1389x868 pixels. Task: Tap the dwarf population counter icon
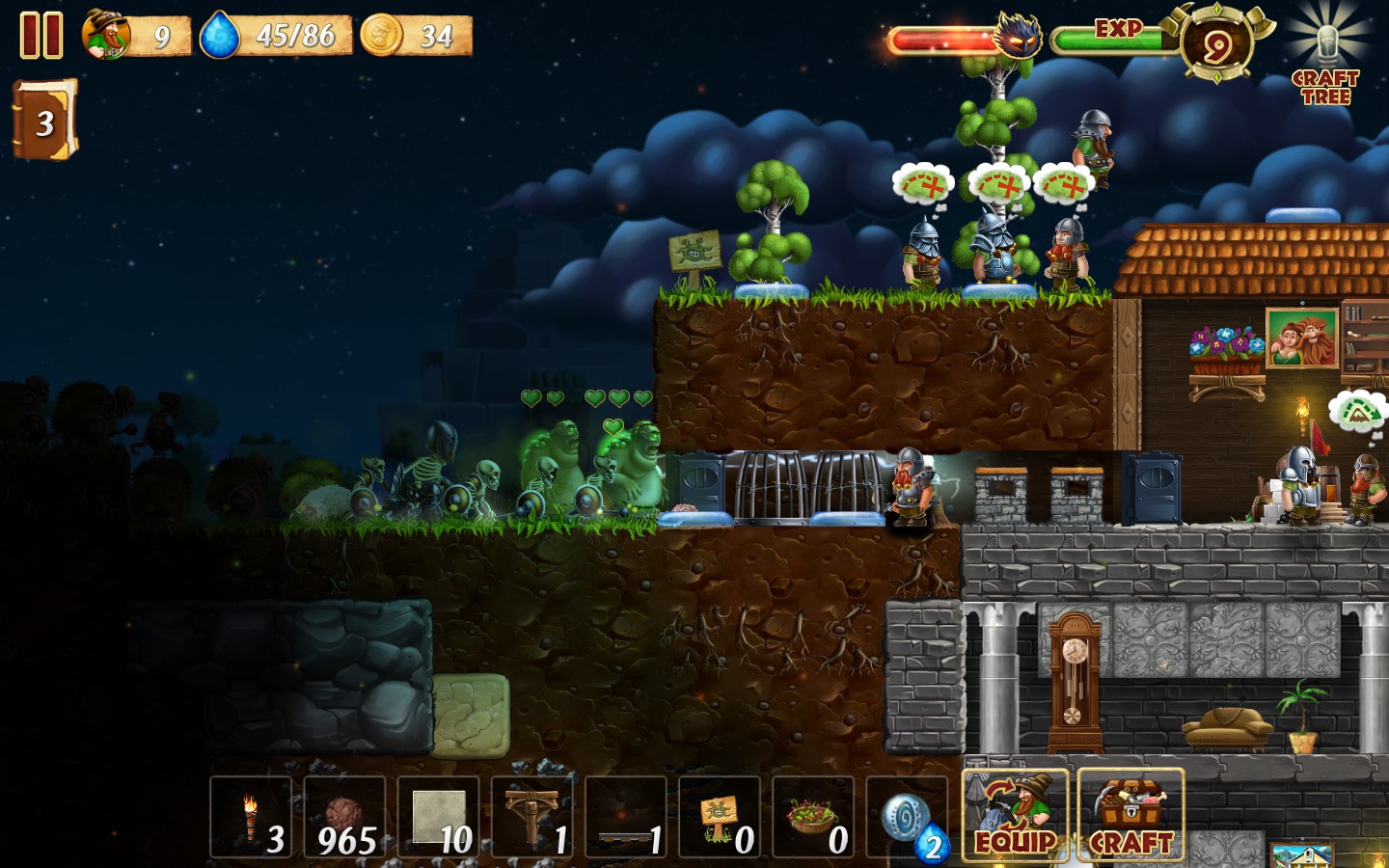point(106,35)
